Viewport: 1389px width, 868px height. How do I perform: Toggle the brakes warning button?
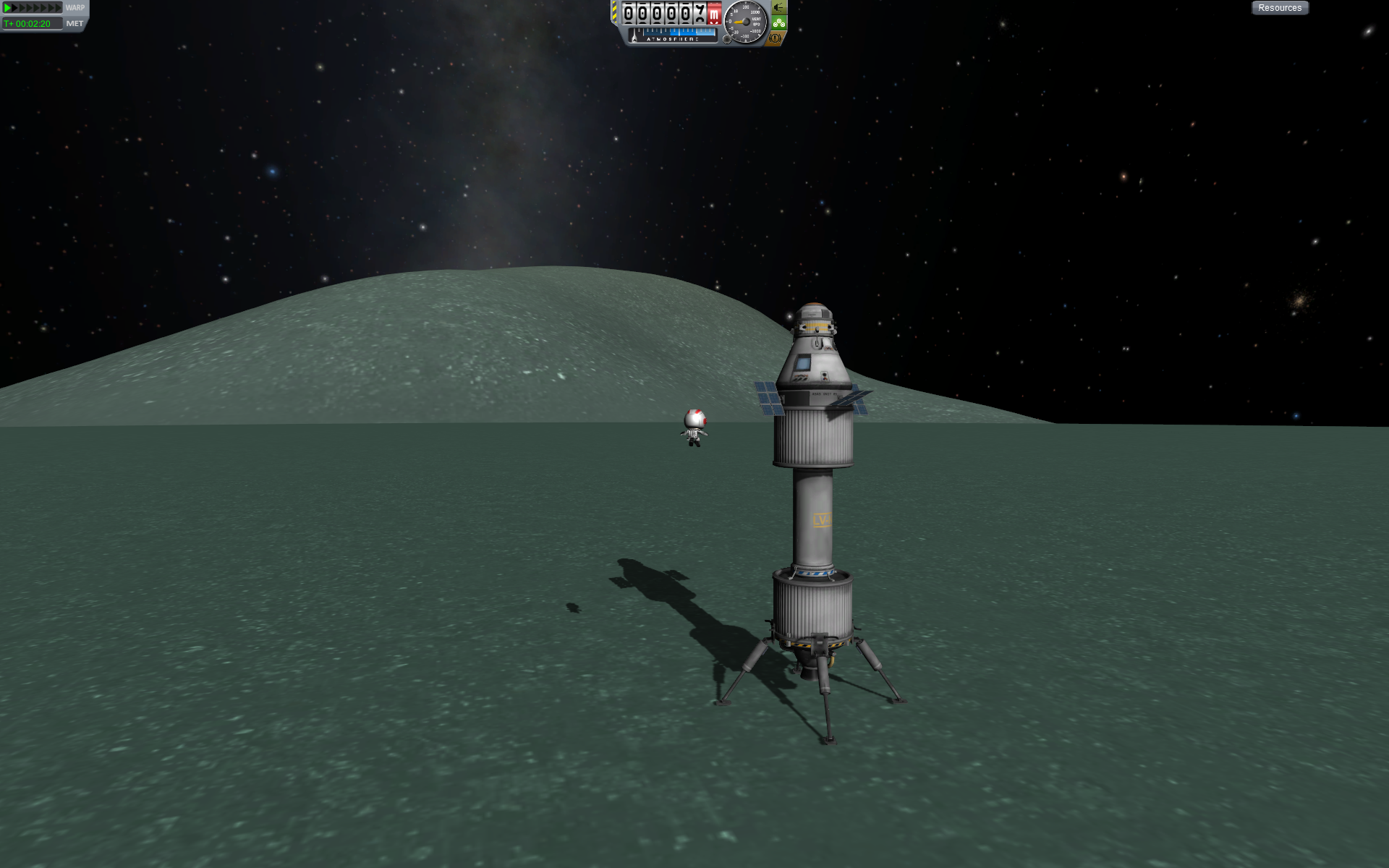coord(776,38)
